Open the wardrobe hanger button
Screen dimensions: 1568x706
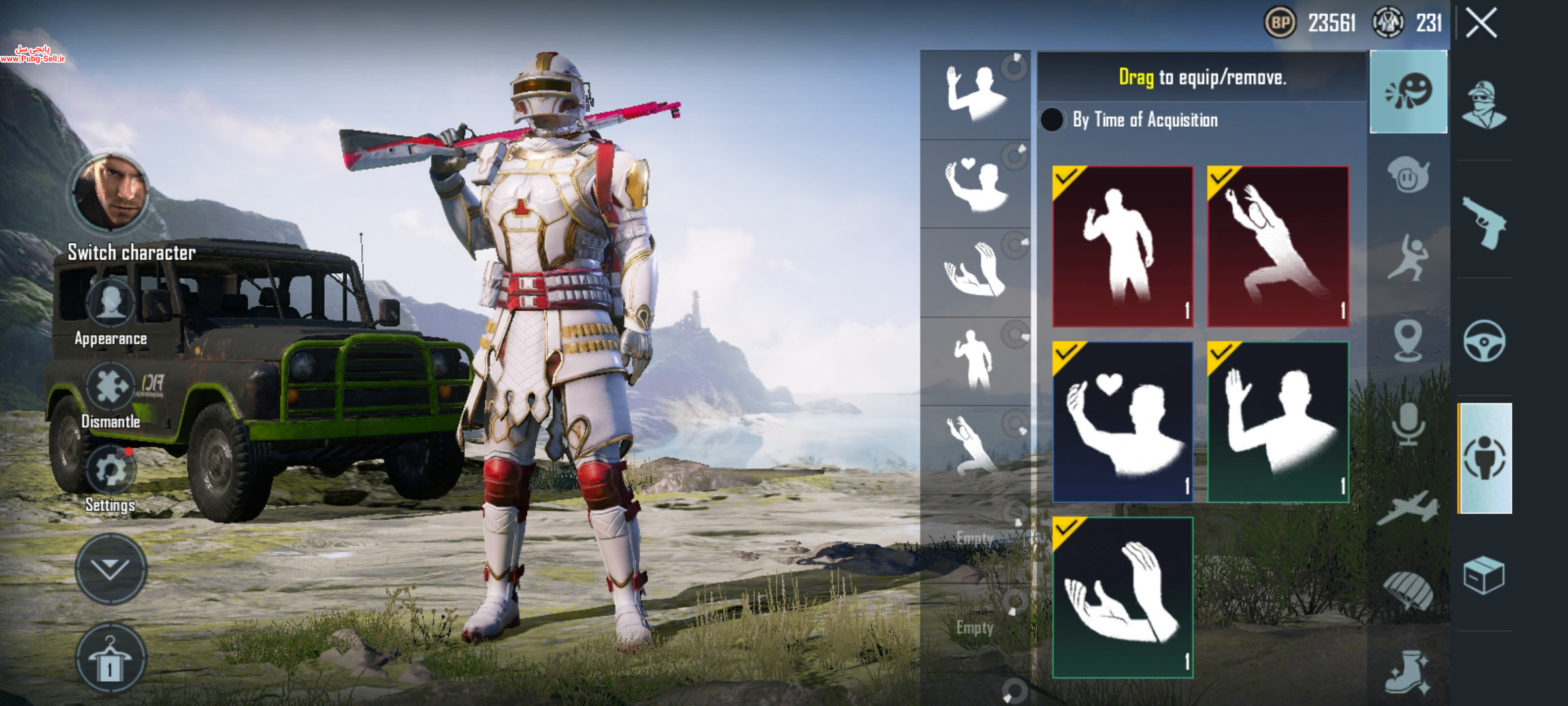pos(110,659)
